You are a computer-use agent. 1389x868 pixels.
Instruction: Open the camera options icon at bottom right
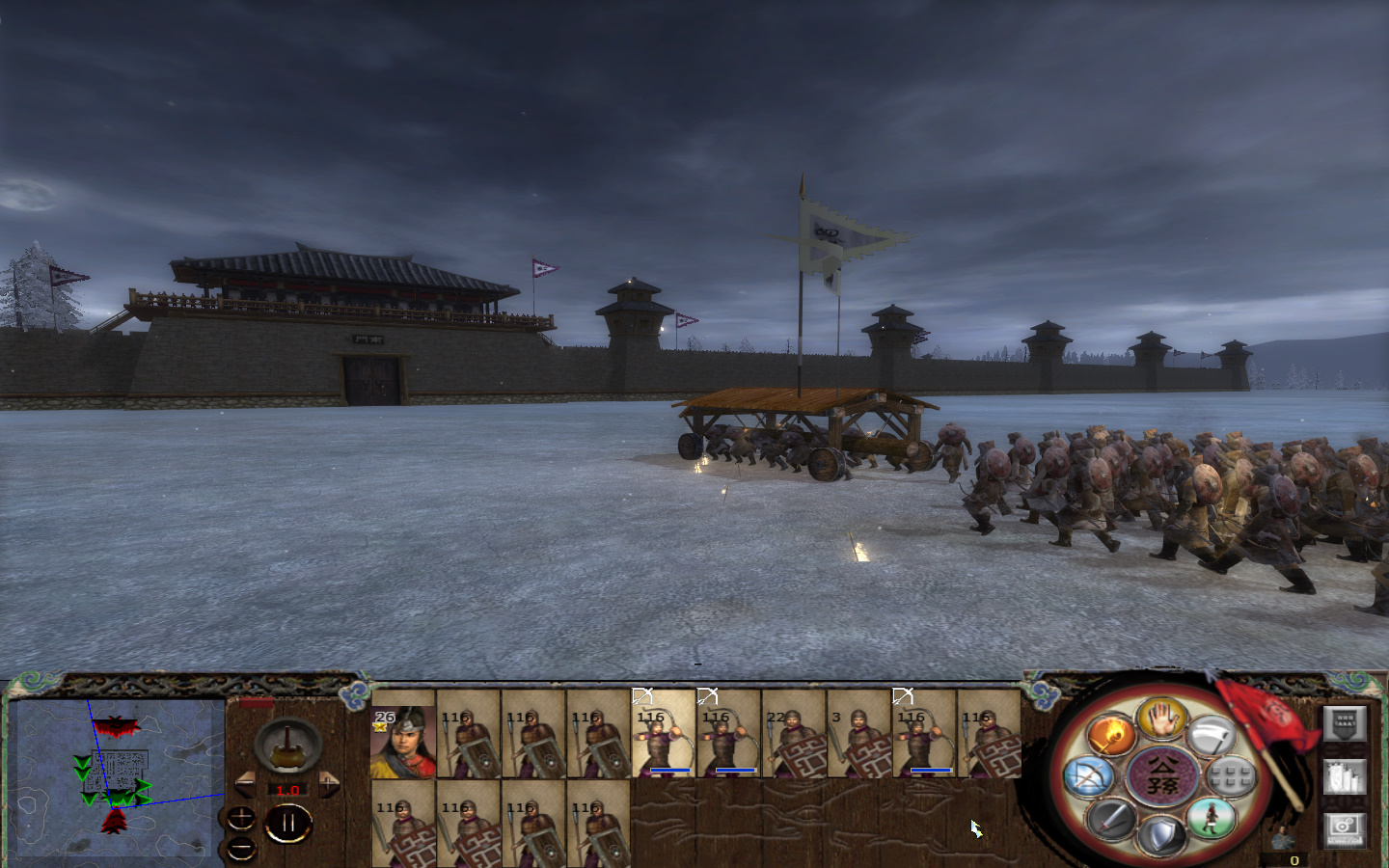pos(1344,829)
